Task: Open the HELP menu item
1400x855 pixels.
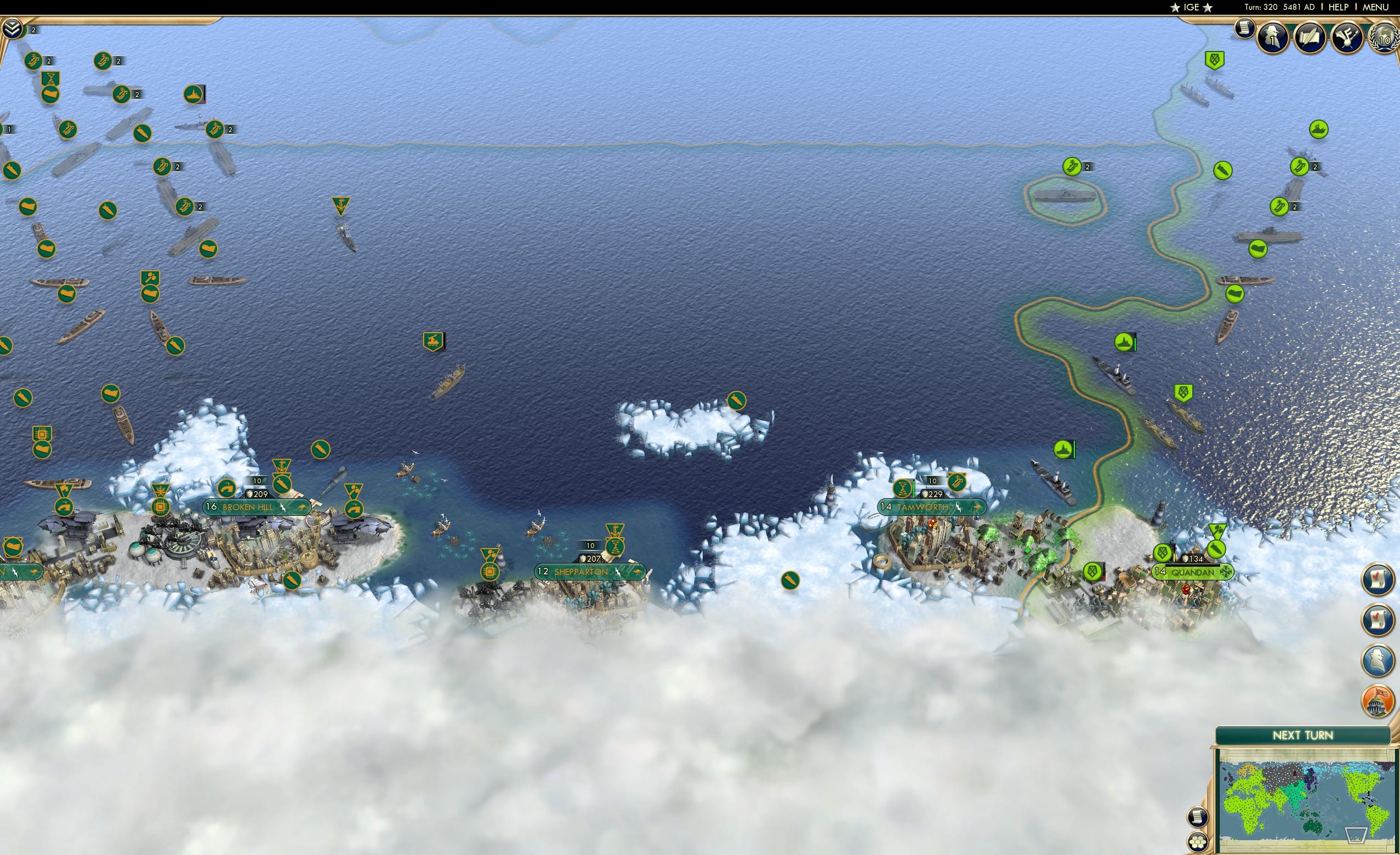Action: click(1339, 7)
